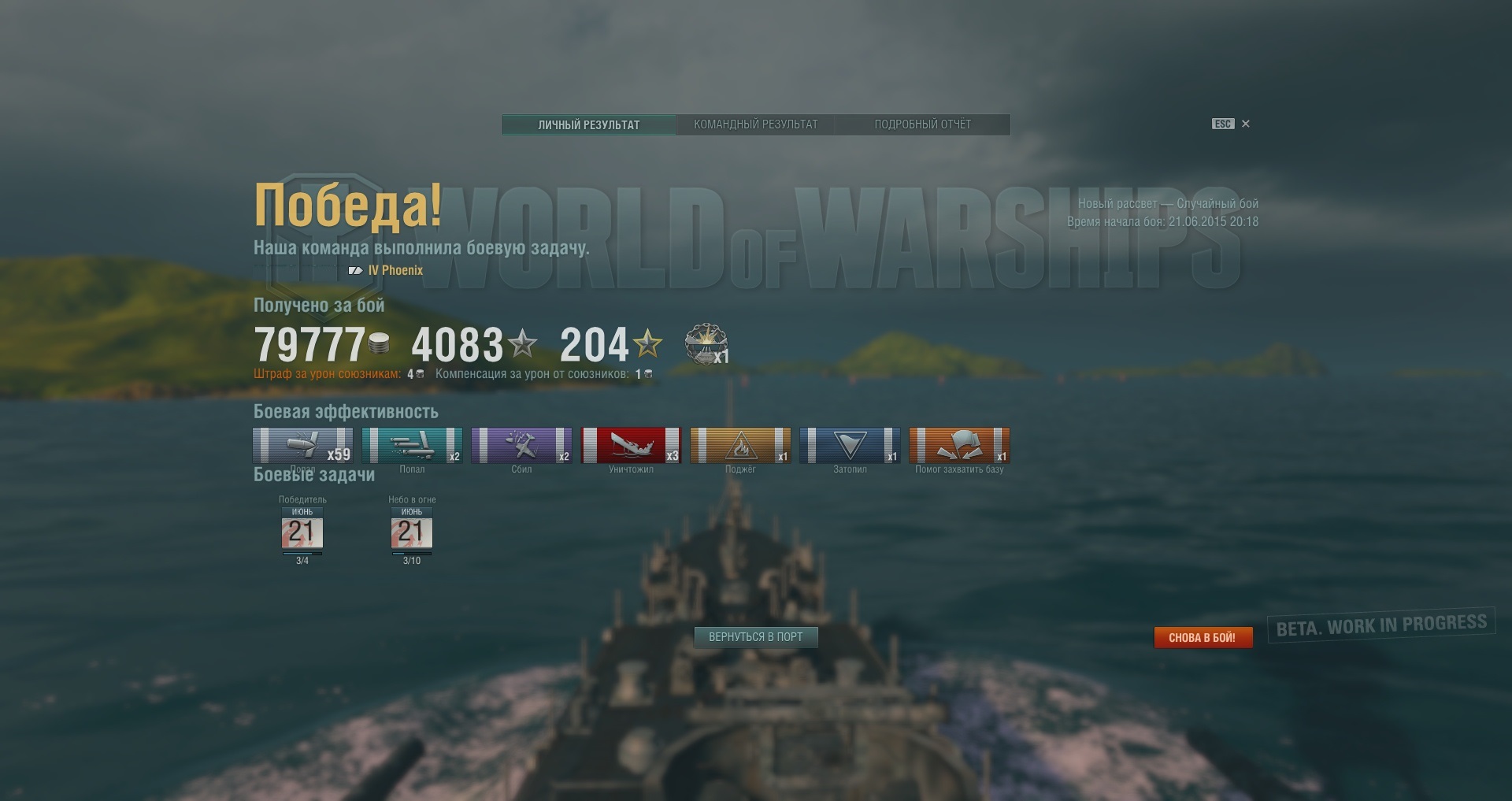Screen dimensions: 1512x801
Task: Select the torpedo hits ribbon
Action: click(x=412, y=445)
